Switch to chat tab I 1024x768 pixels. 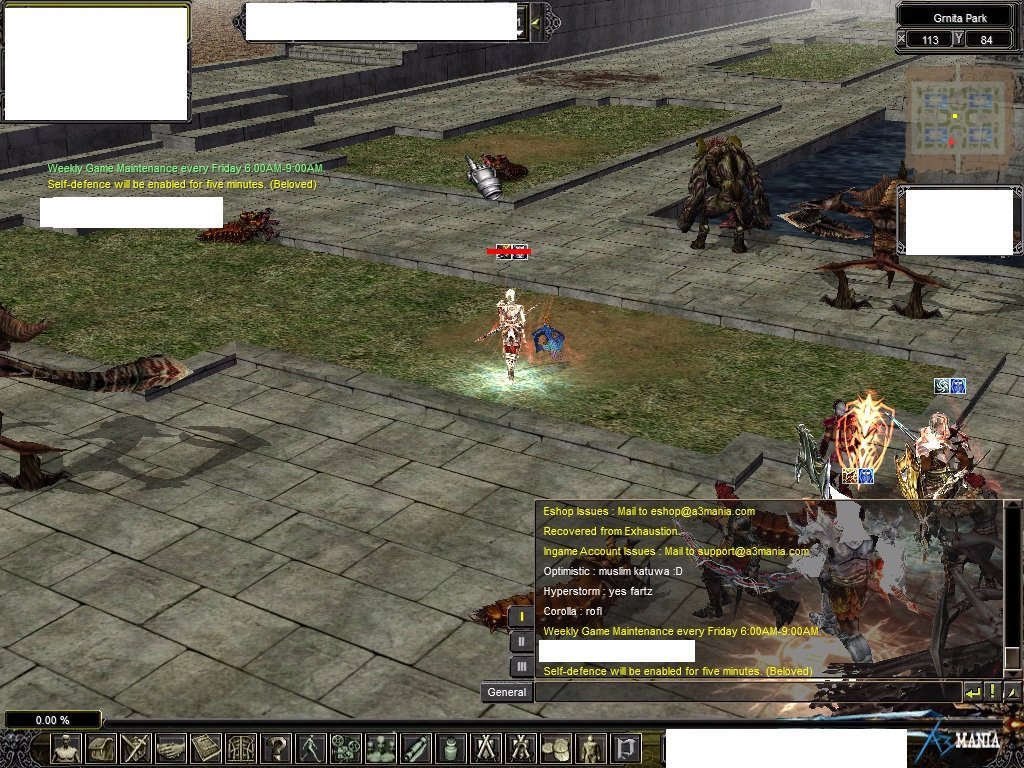coord(521,616)
